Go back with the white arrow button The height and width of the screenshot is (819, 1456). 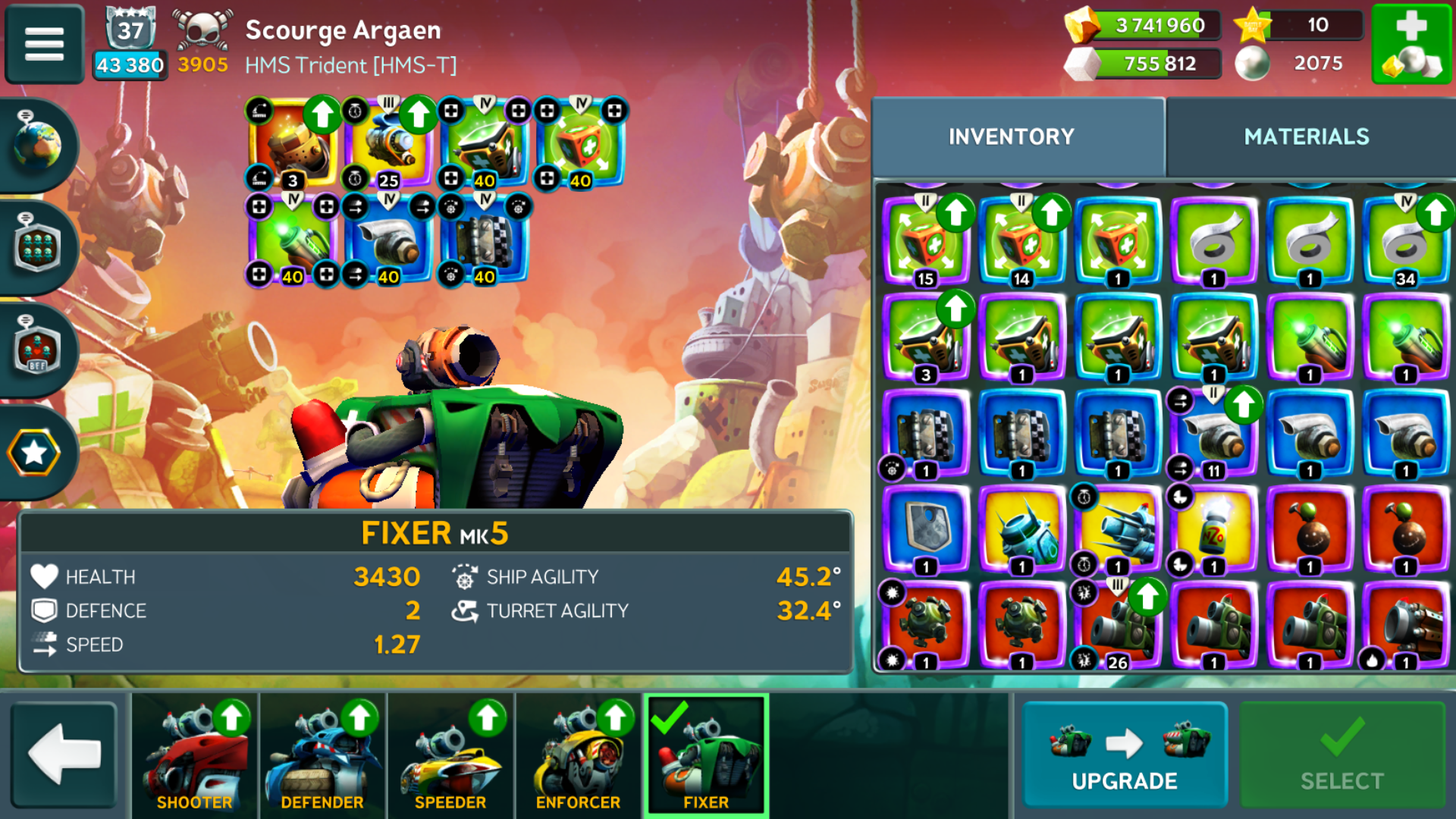pyautogui.click(x=64, y=755)
